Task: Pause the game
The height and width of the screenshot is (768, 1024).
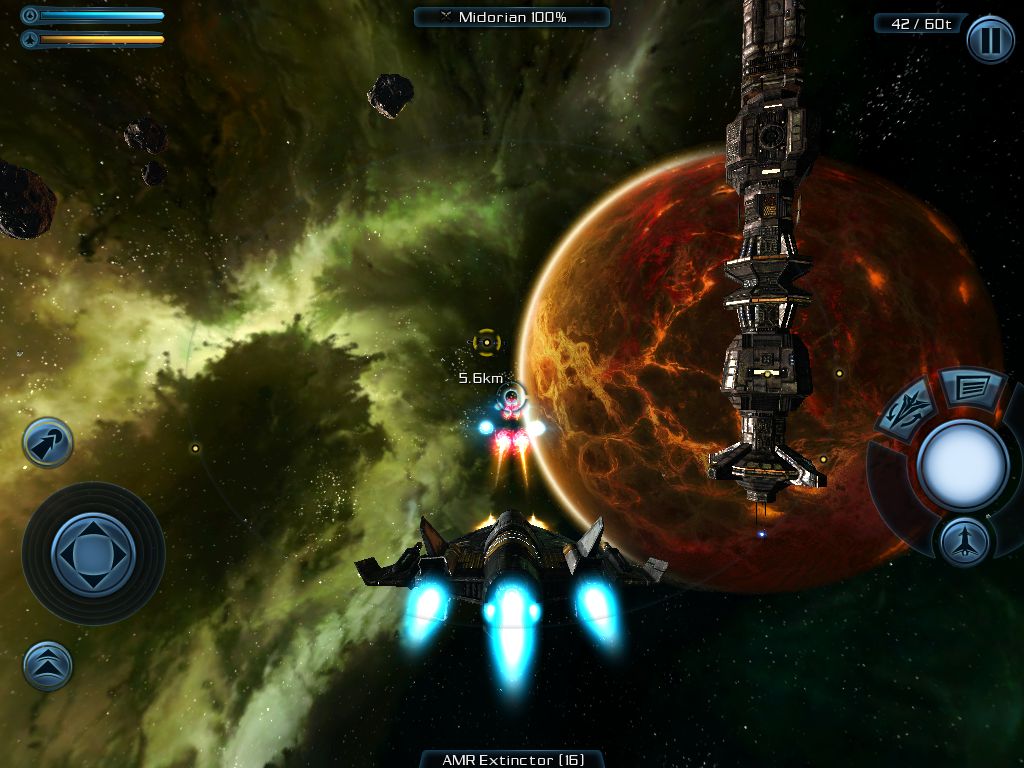Action: (990, 40)
